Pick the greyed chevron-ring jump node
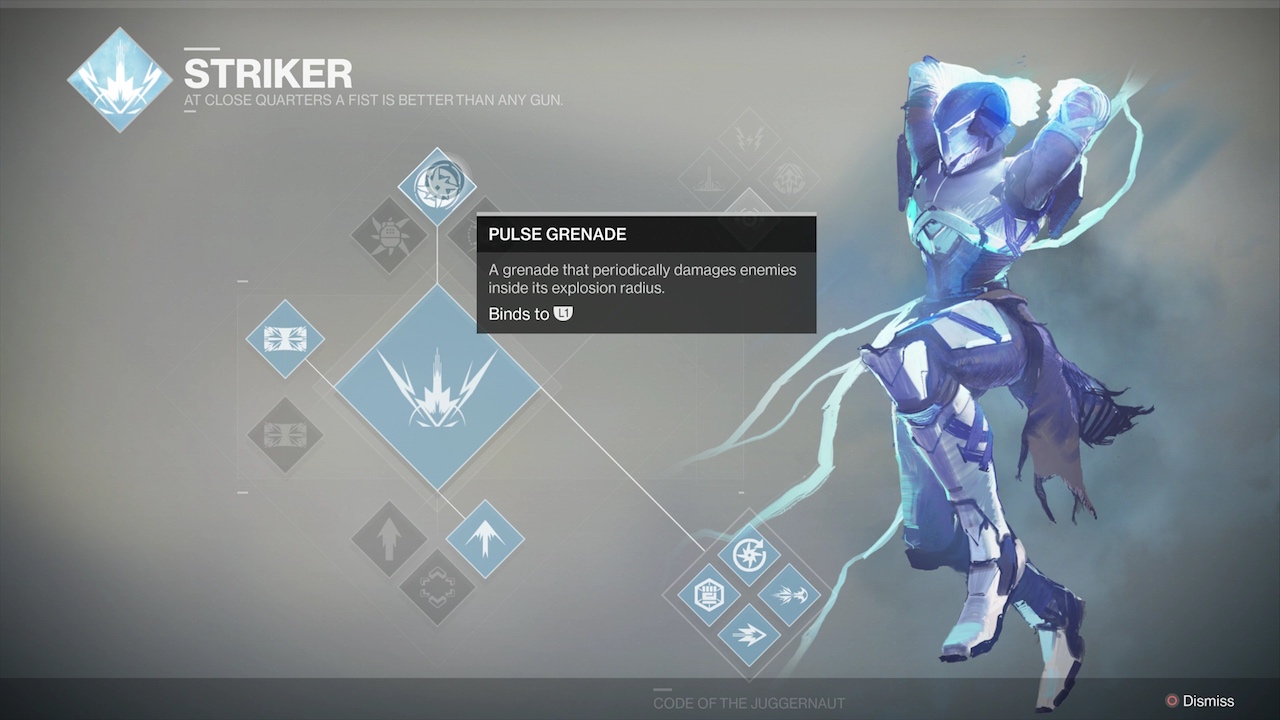Screen dimensions: 1280x720 (x=437, y=587)
